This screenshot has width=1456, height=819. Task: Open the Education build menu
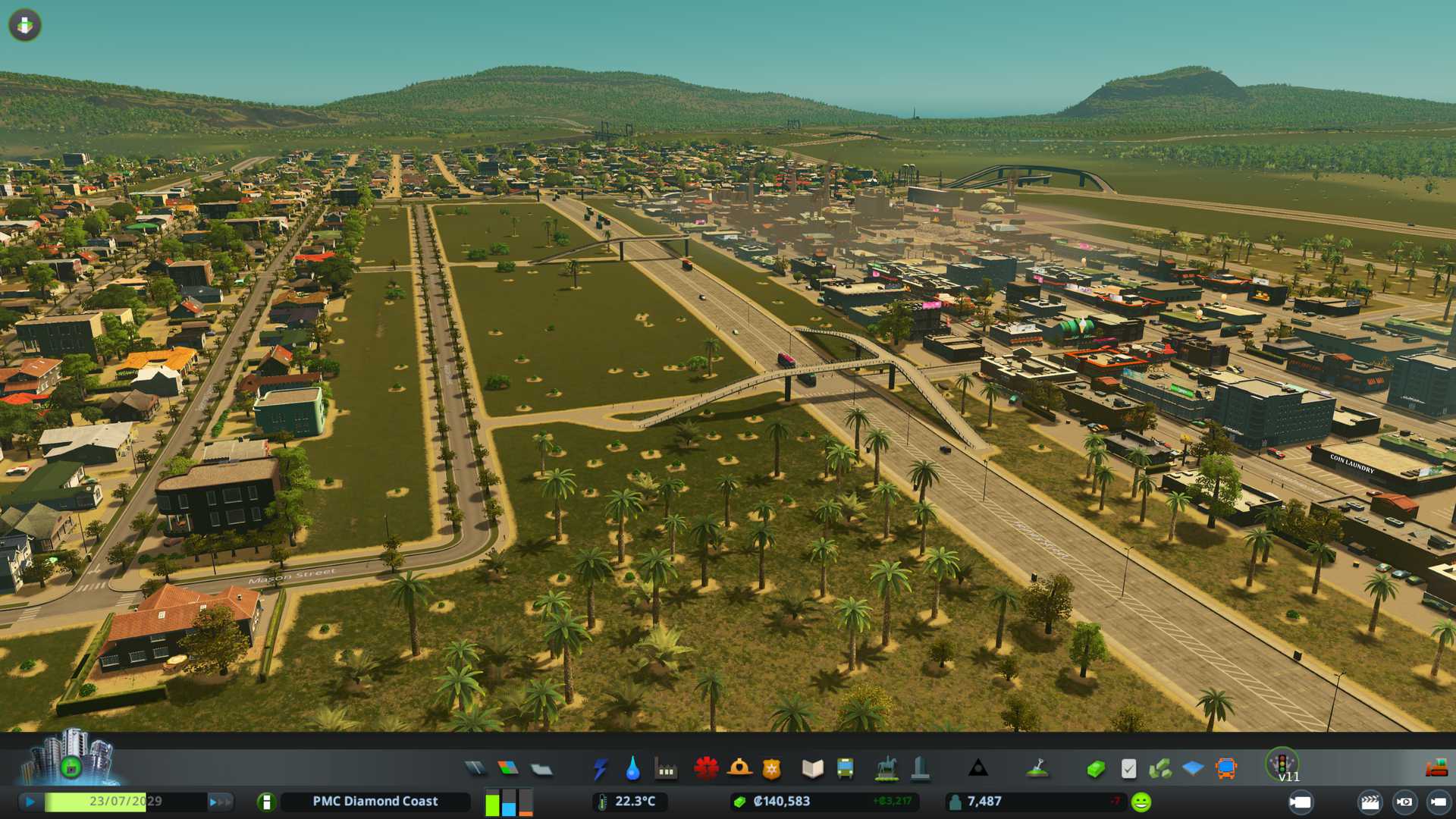click(x=812, y=769)
